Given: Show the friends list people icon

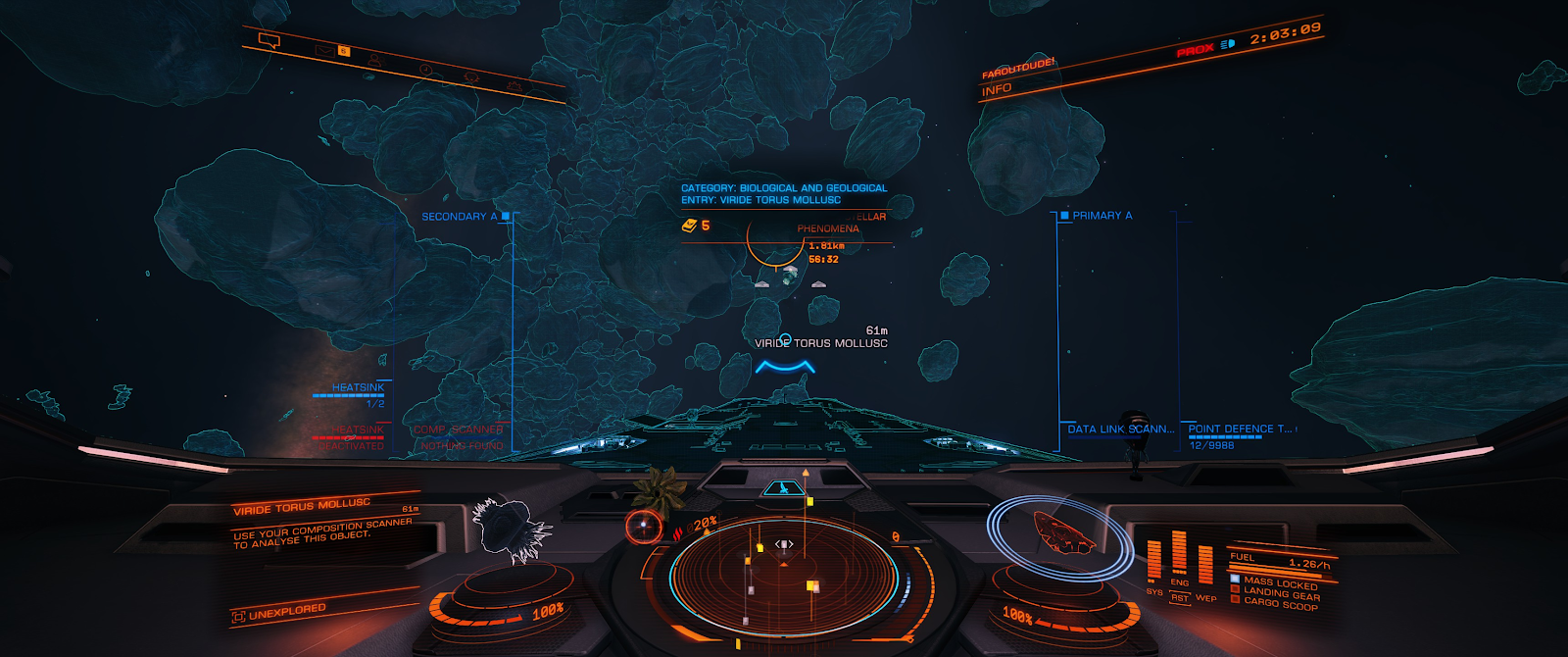Looking at the screenshot, I should click(374, 61).
